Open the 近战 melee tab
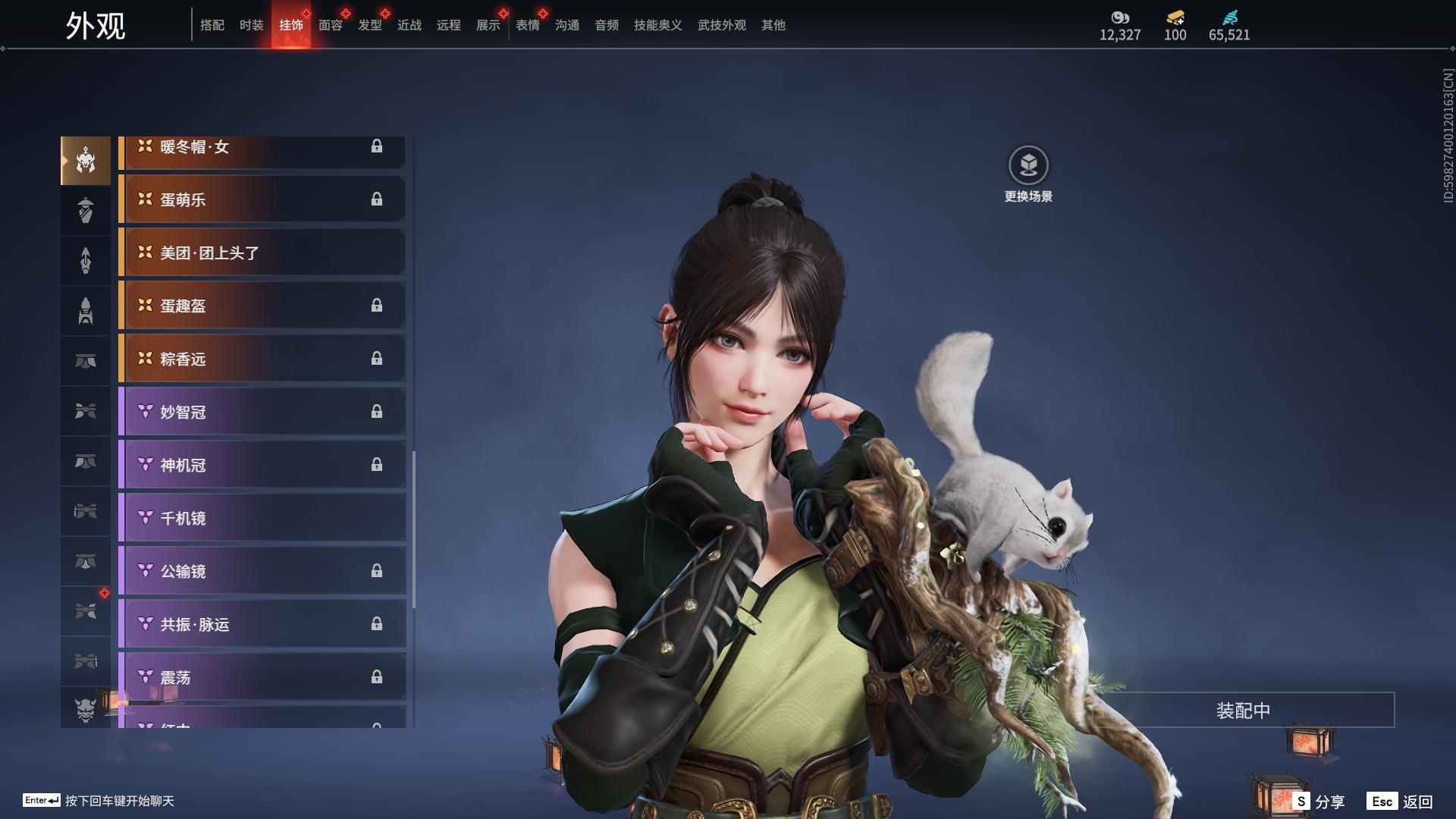Image resolution: width=1456 pixels, height=819 pixels. pyautogui.click(x=409, y=25)
